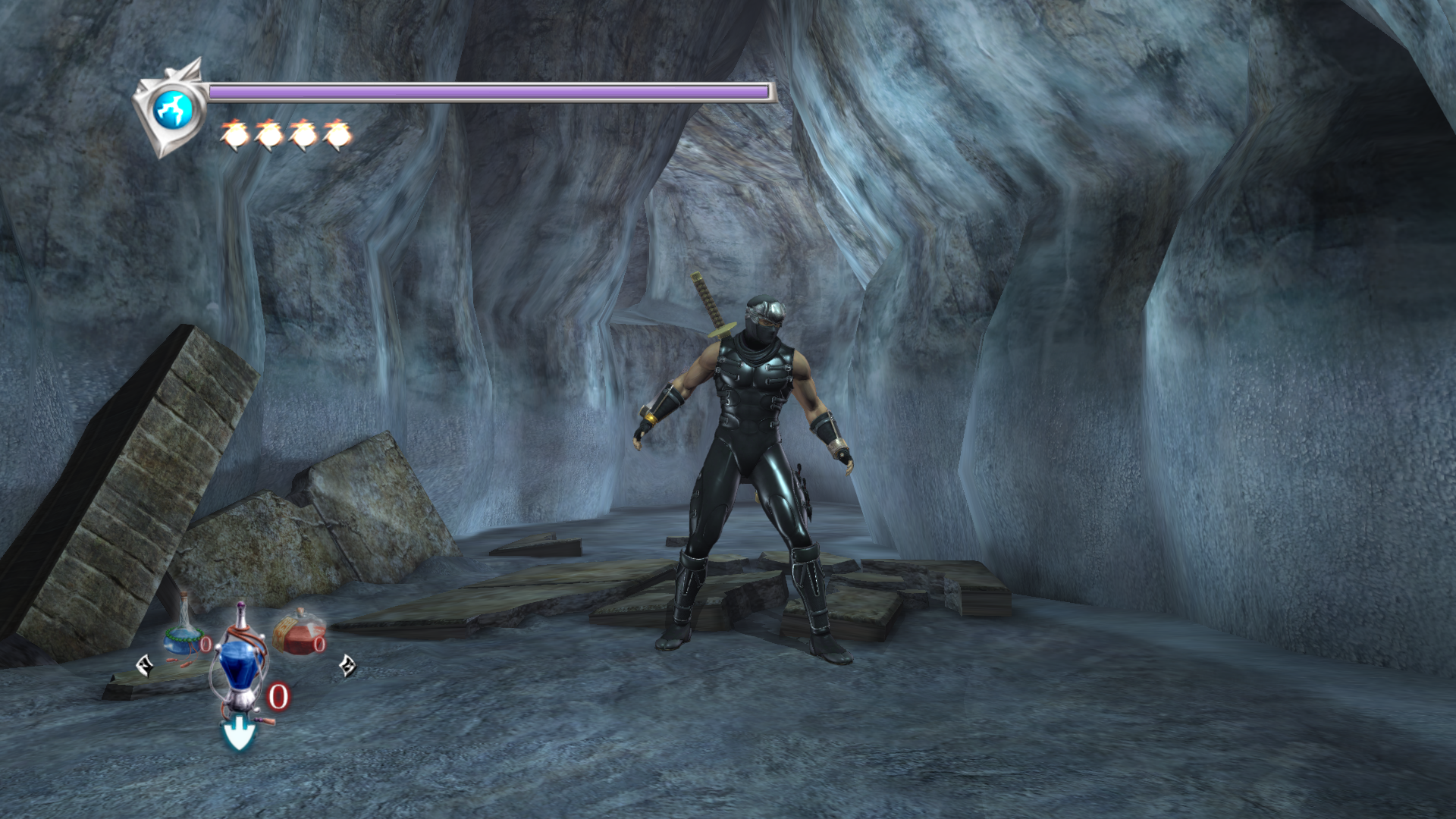Screen dimensions: 1456x819
Task: Pick the red potion jar with talisman
Action: point(299,632)
